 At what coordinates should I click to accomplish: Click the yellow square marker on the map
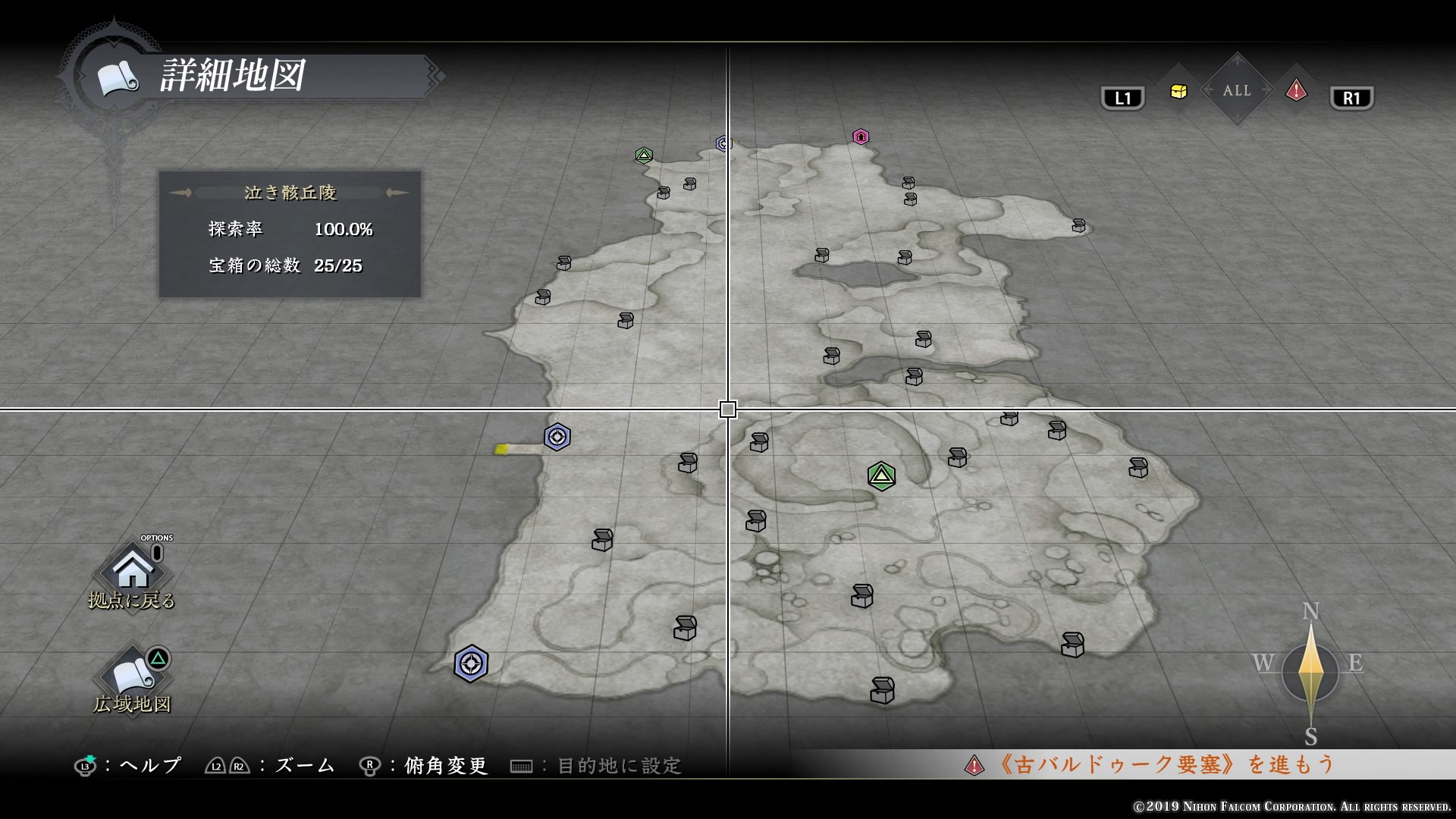pos(501,450)
